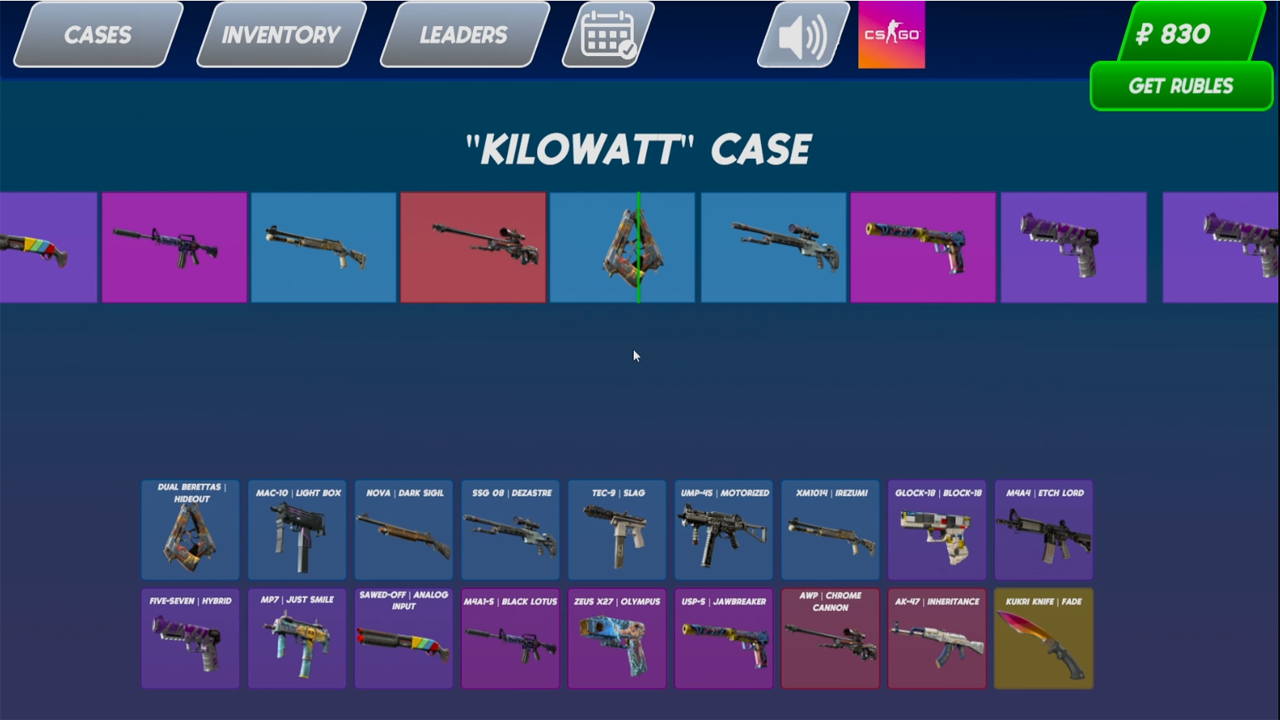Select the M4A4 Etch Lord thumbnail
The image size is (1280, 720).
1043,530
